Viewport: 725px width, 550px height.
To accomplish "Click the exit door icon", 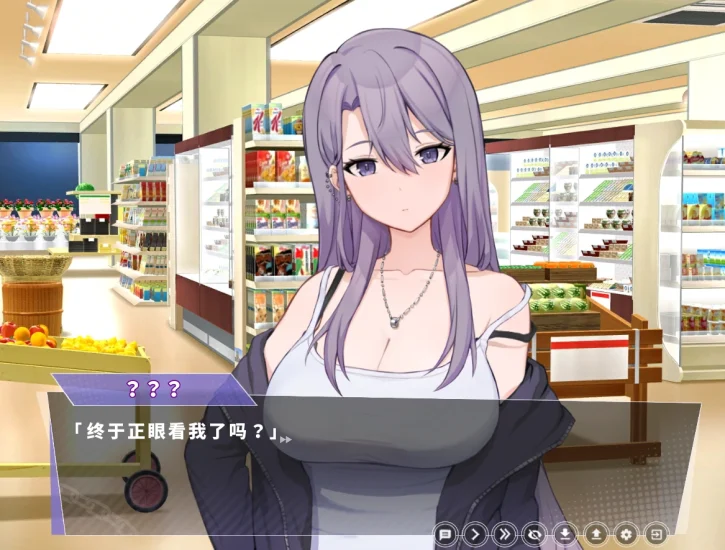I will pyautogui.click(x=658, y=534).
